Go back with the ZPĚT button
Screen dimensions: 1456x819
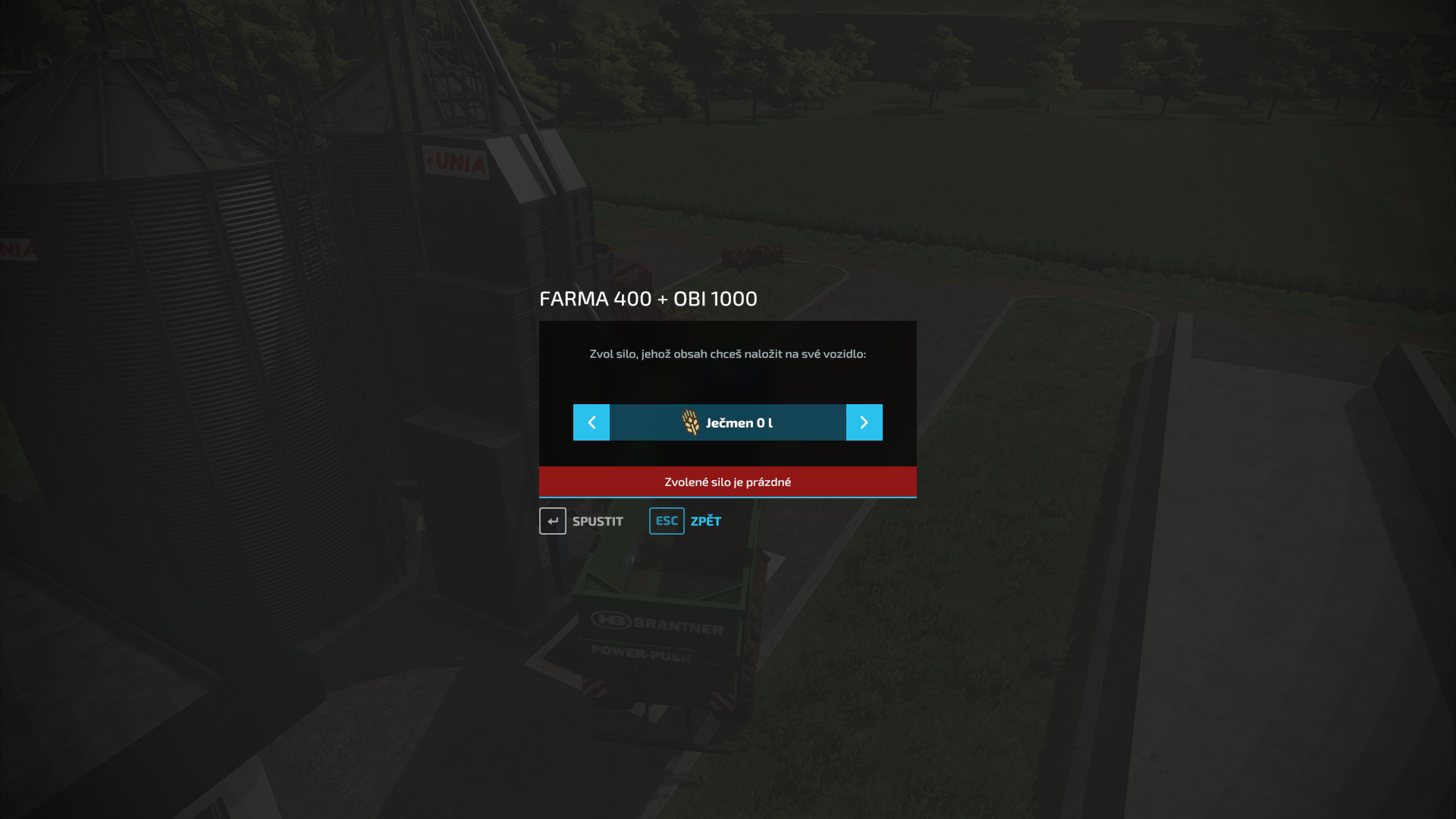tap(686, 521)
